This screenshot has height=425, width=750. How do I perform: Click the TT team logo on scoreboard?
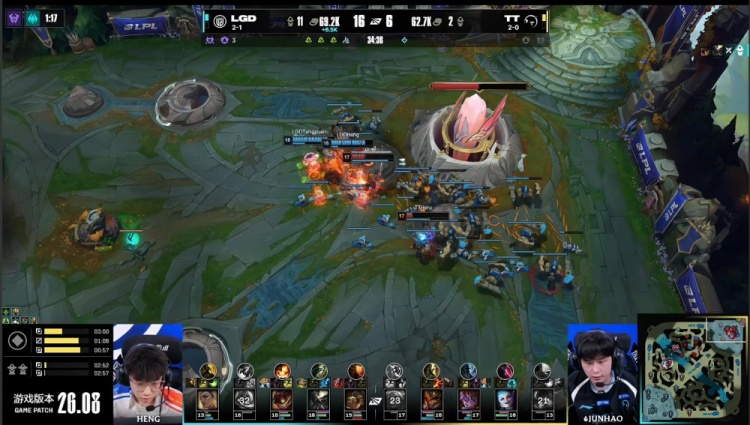(531, 20)
